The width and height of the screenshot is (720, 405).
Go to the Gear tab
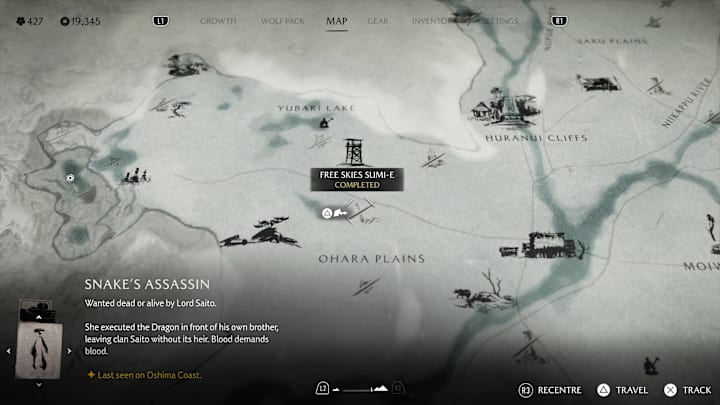(x=378, y=20)
